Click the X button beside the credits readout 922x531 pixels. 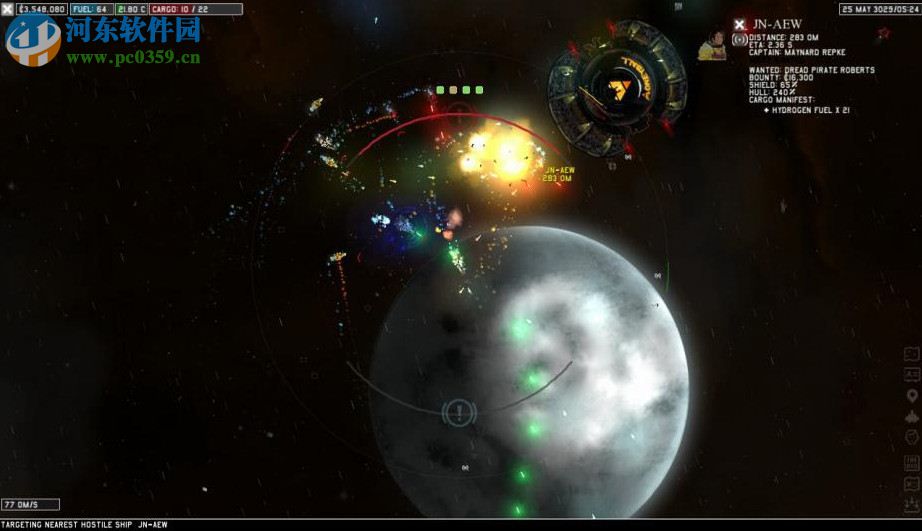point(9,9)
